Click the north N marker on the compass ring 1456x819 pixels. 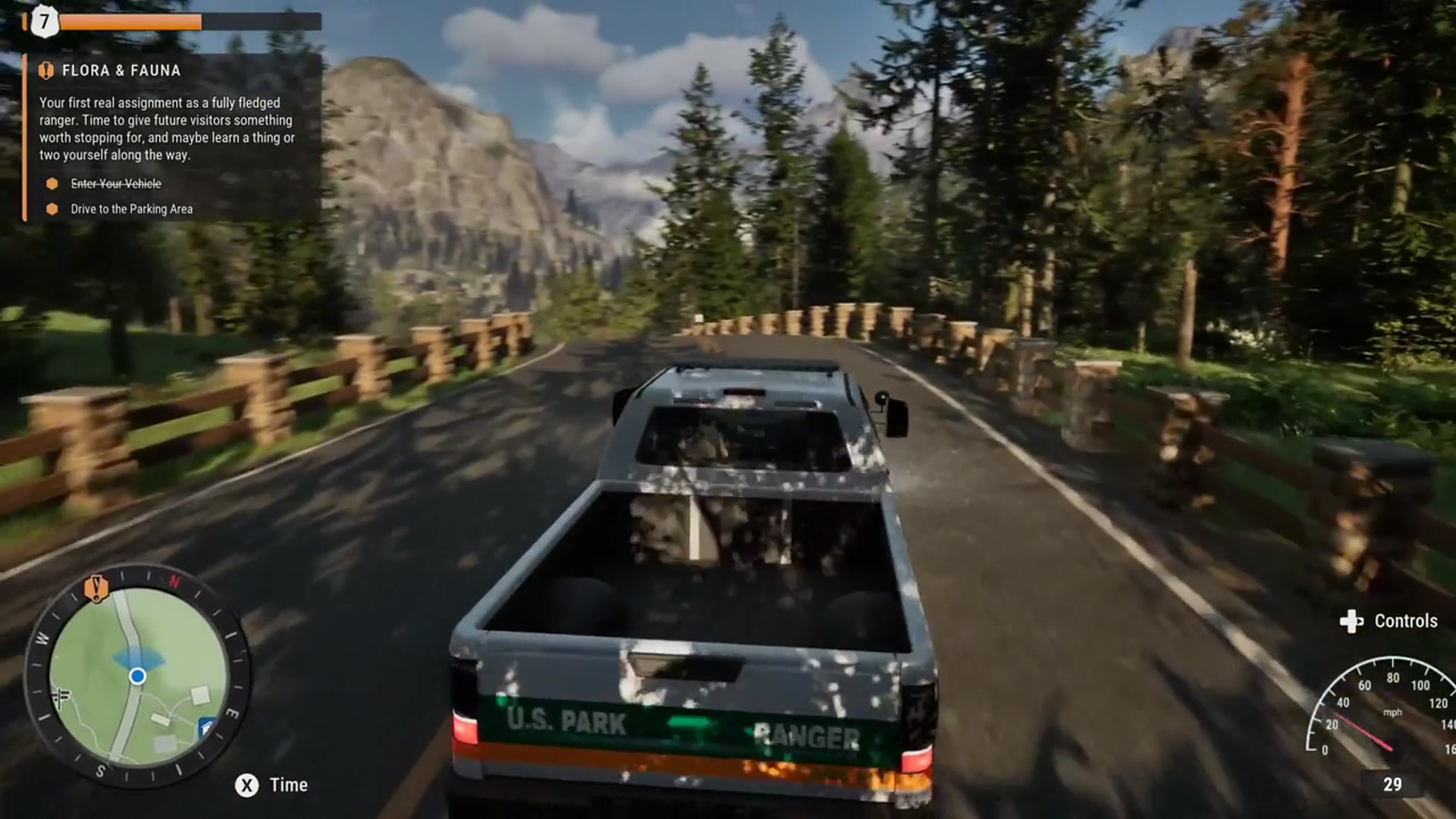pos(176,580)
